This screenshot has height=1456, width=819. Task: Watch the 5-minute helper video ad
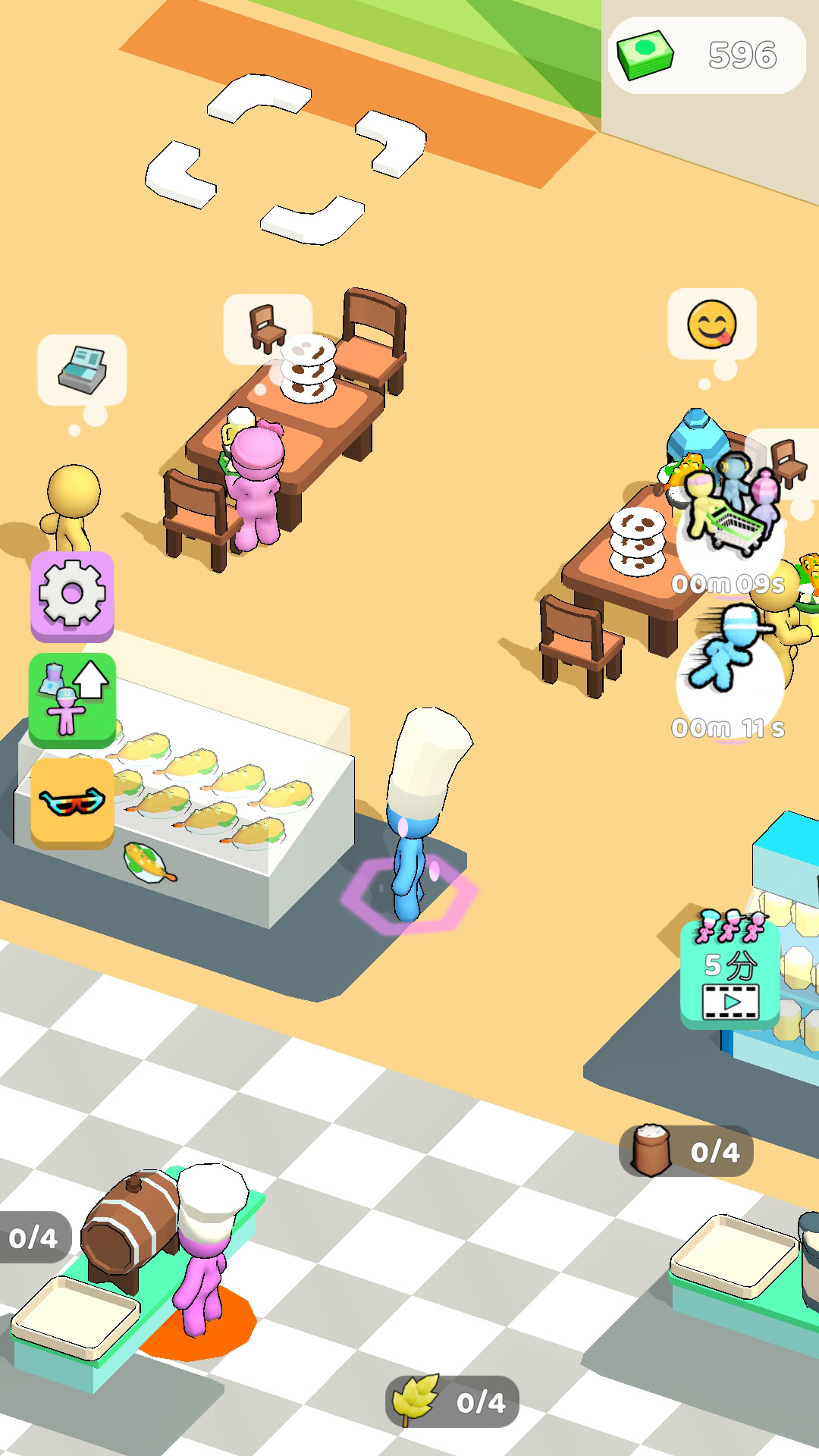click(x=730, y=973)
